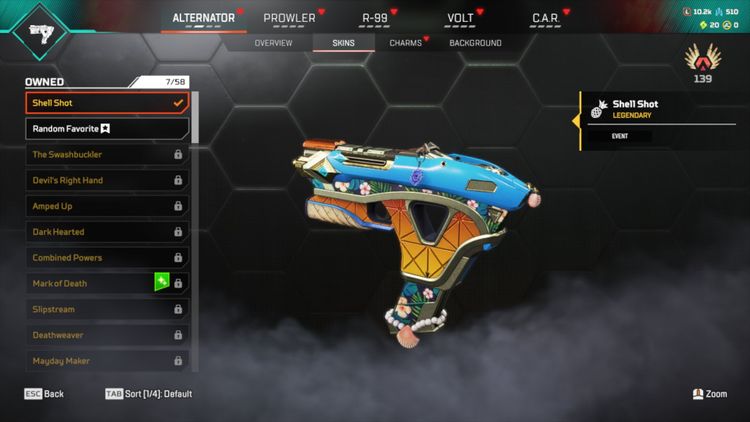Switch to the Alternator weapon tab
Screen dimensions: 750x422
203,18
